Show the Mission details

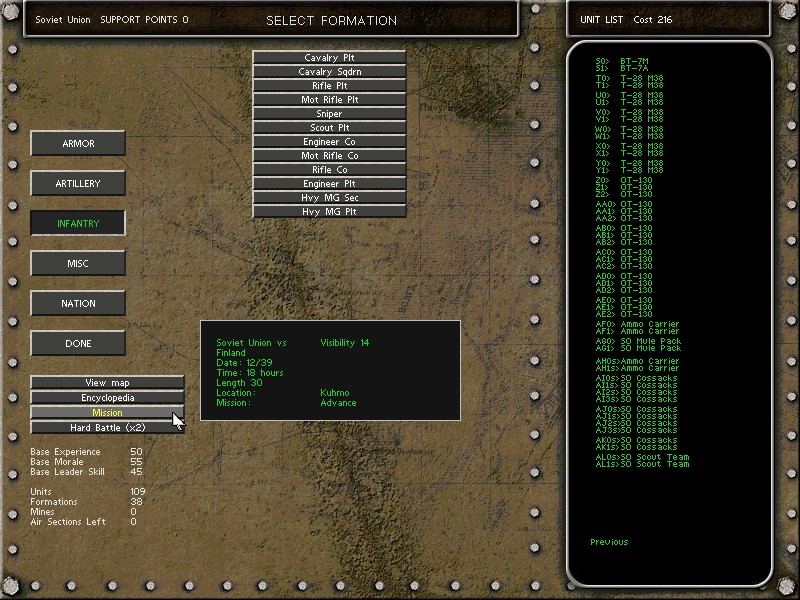click(x=108, y=413)
